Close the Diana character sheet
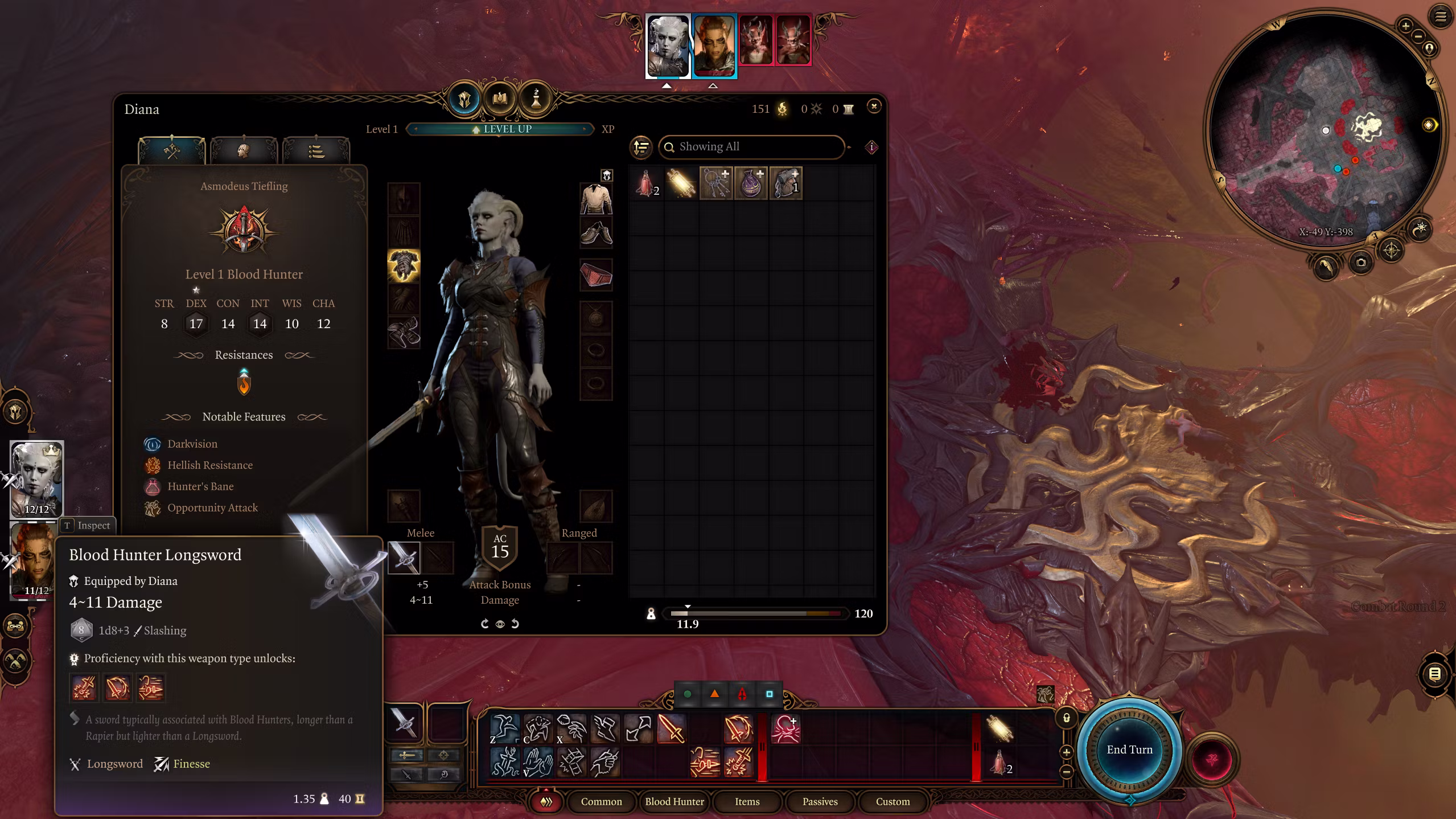 (874, 107)
